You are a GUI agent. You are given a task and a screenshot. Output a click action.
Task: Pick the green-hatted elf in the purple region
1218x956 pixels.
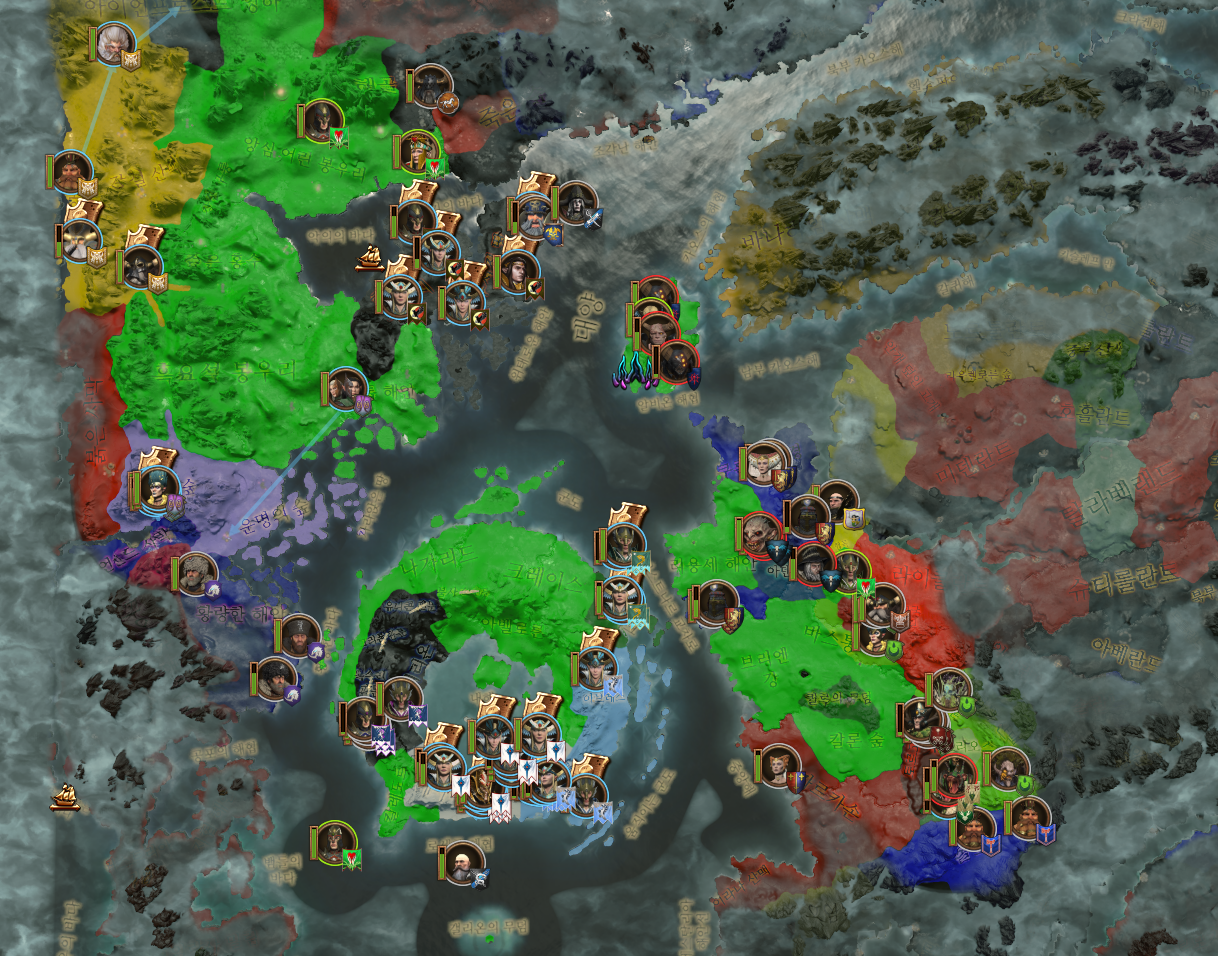point(157,488)
